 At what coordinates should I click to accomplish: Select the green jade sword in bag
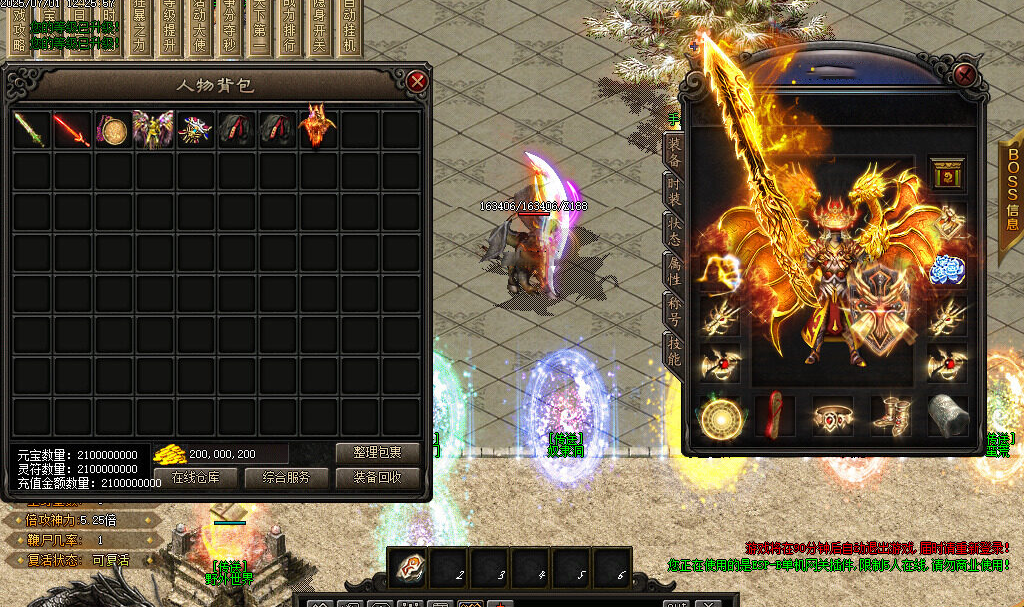point(31,130)
